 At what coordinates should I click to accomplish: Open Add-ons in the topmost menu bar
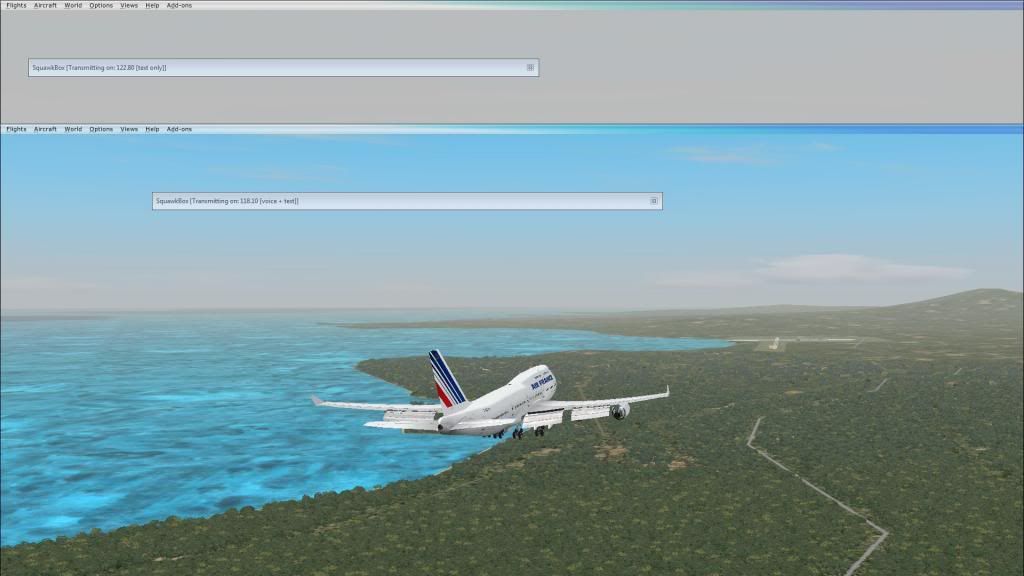point(179,5)
